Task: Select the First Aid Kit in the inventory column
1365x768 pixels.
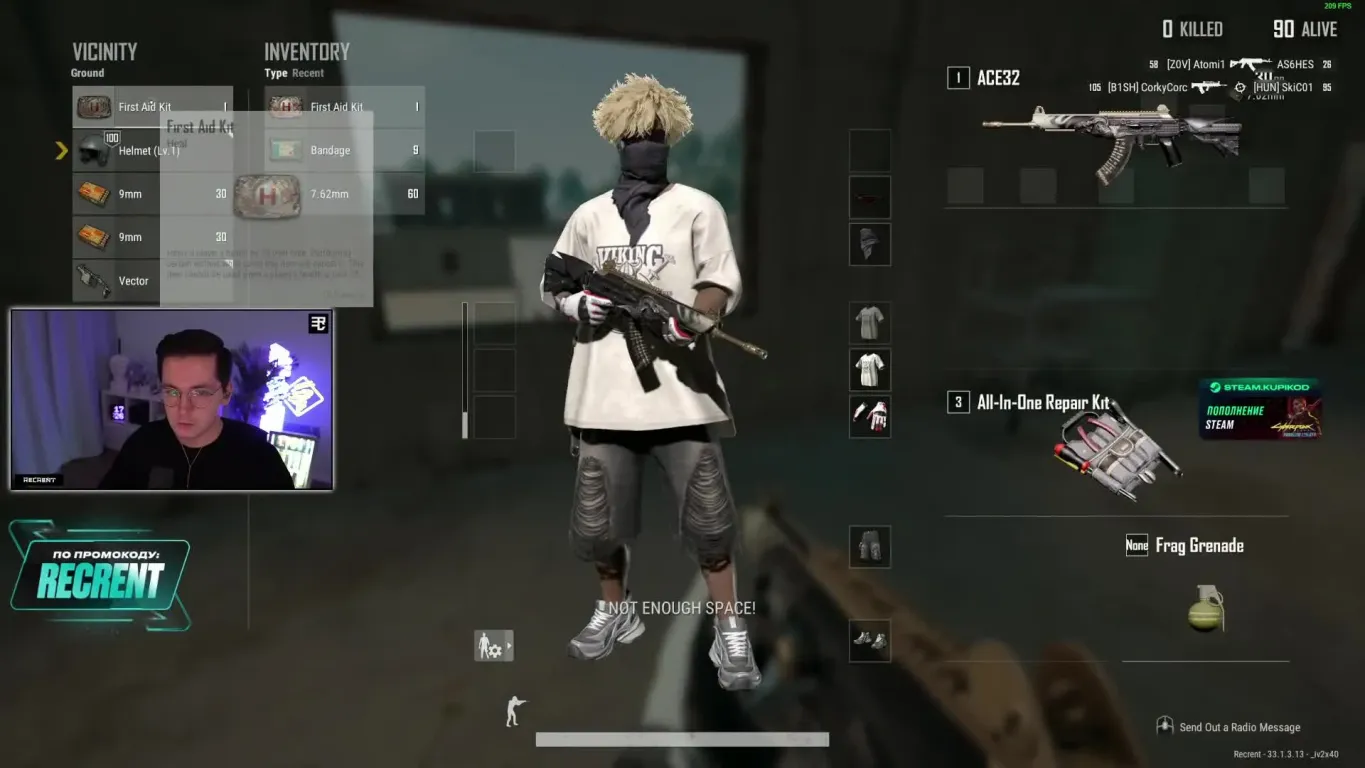Action: click(344, 107)
